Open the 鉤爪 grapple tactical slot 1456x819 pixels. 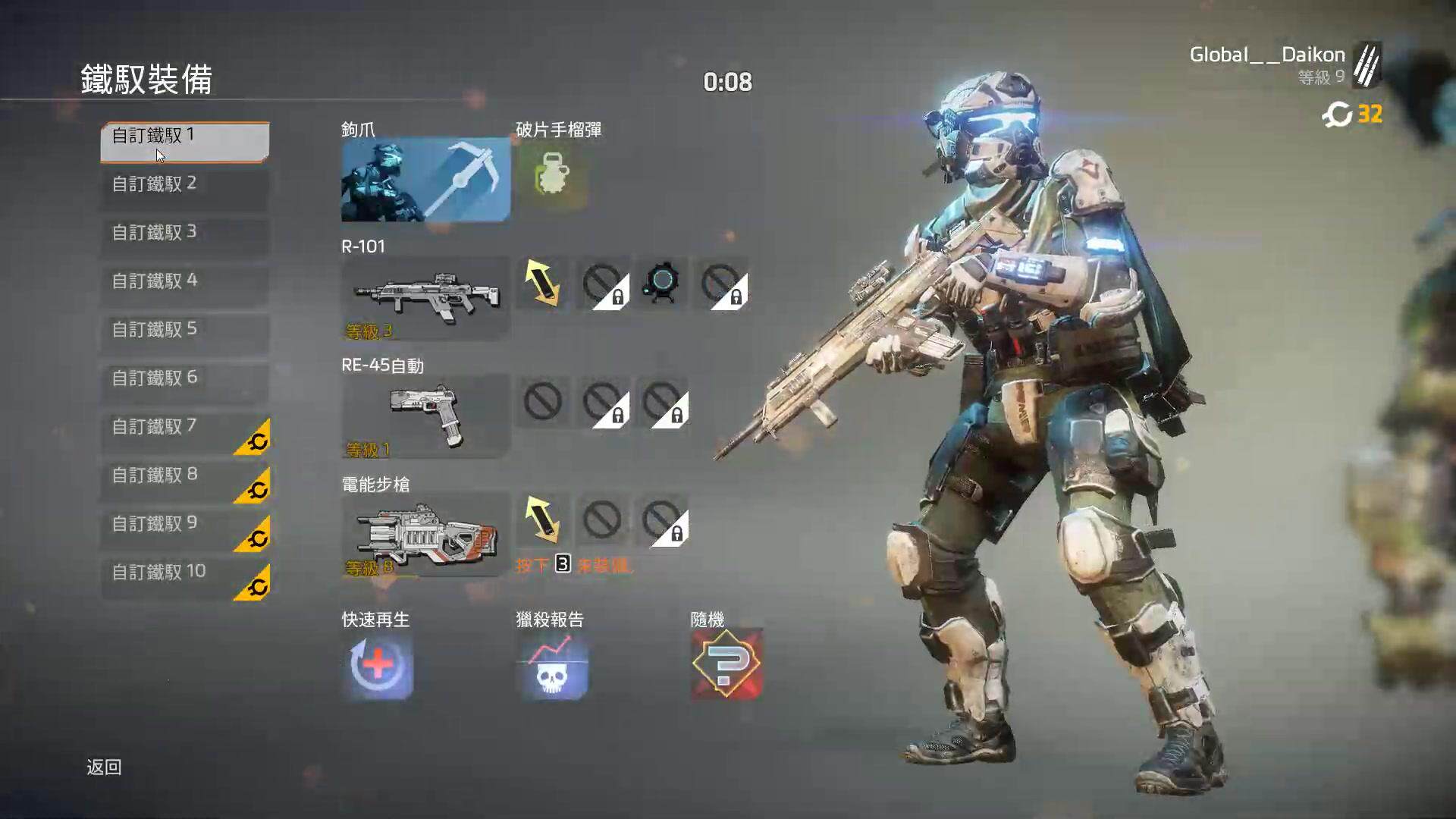point(425,179)
